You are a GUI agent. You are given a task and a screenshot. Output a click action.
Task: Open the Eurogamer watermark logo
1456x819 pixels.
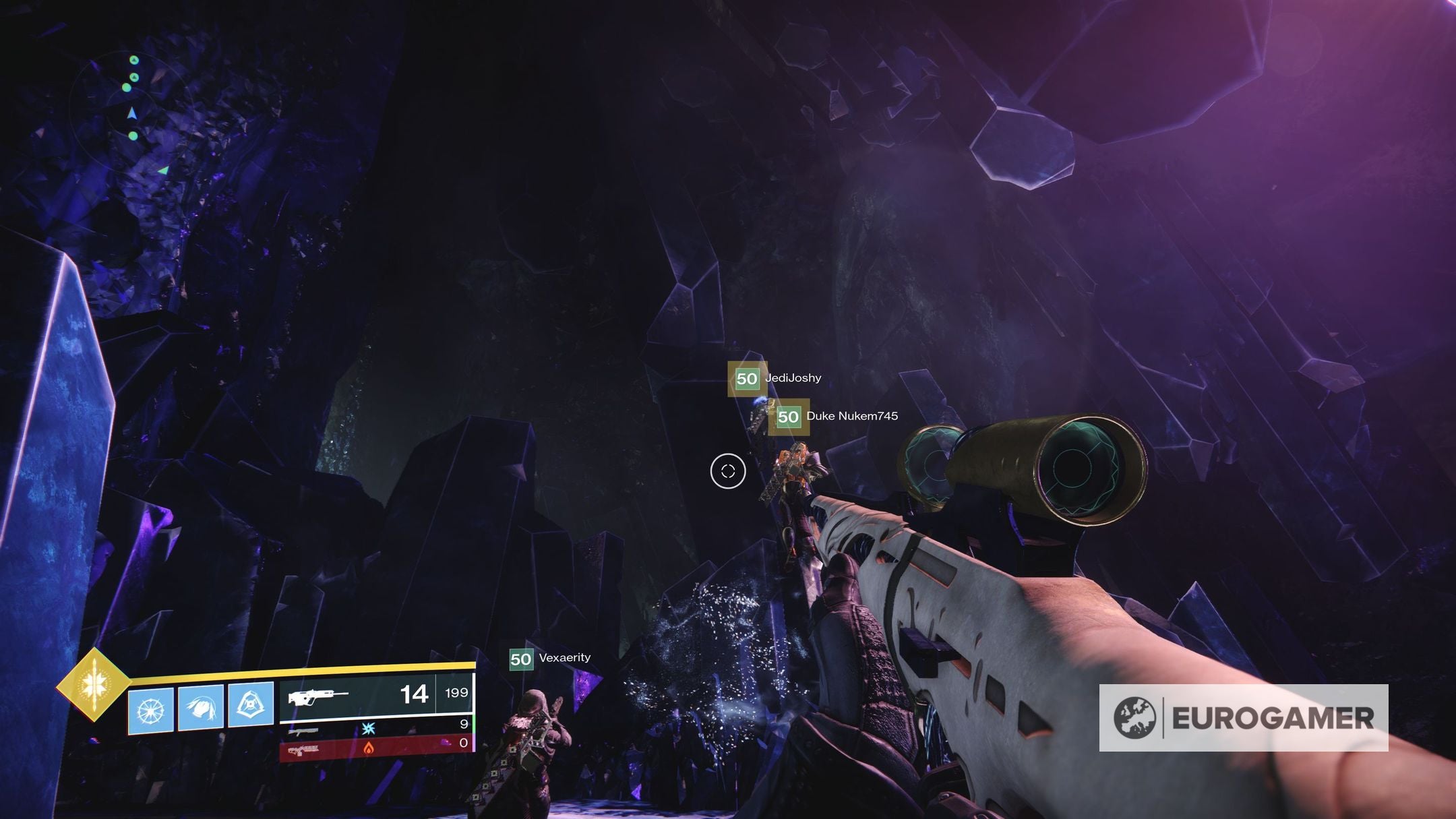point(1243,718)
